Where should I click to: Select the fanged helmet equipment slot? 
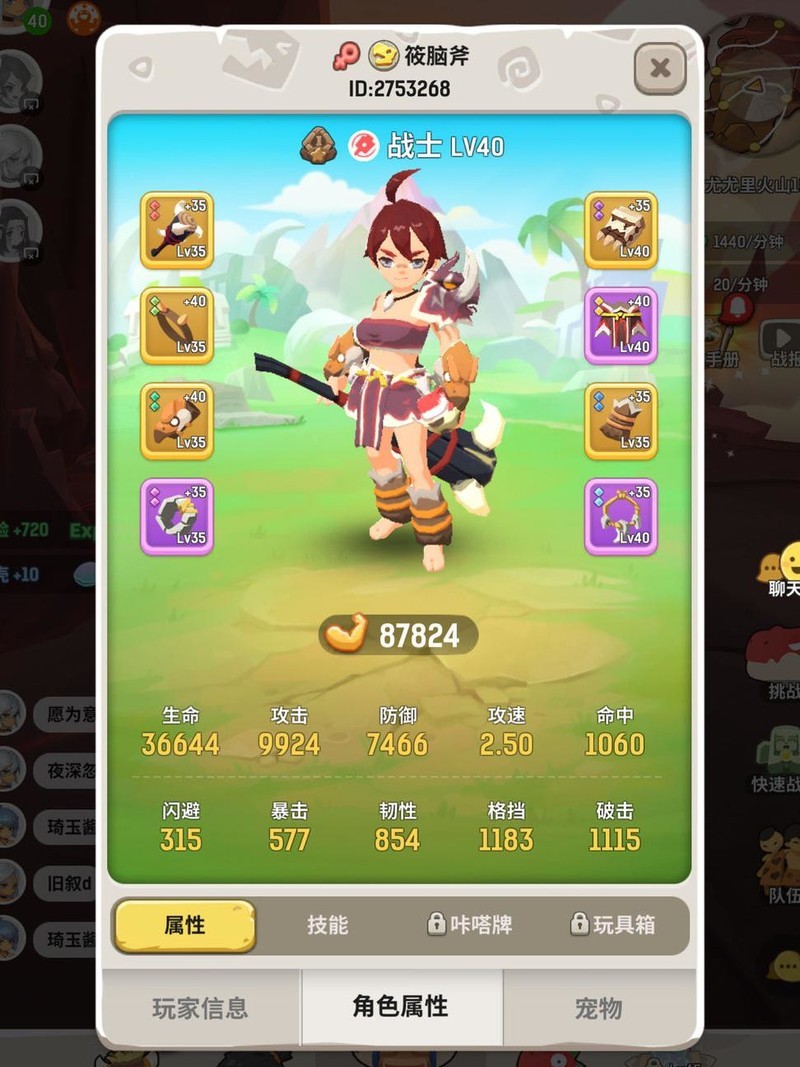point(621,231)
